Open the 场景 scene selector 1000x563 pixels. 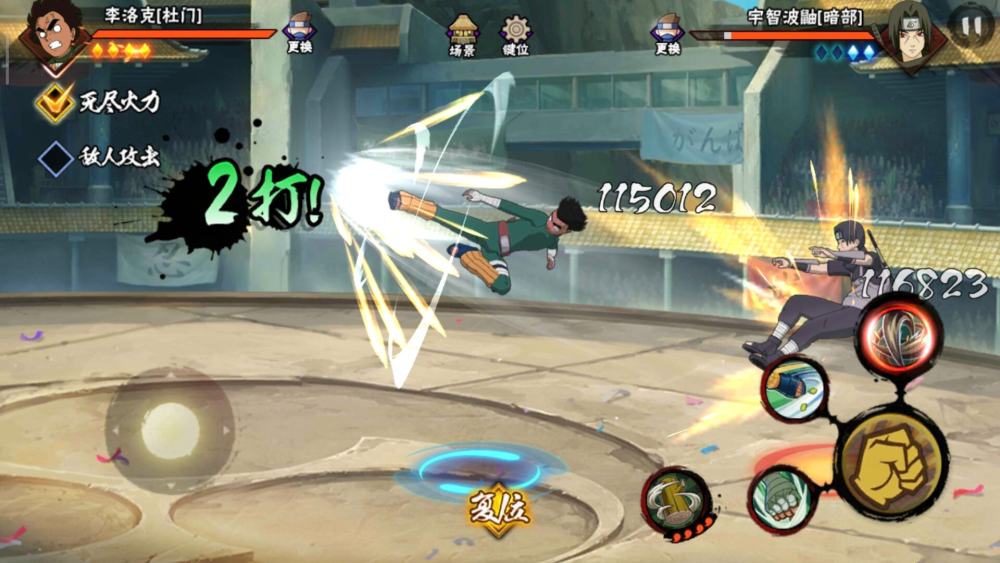(462, 33)
